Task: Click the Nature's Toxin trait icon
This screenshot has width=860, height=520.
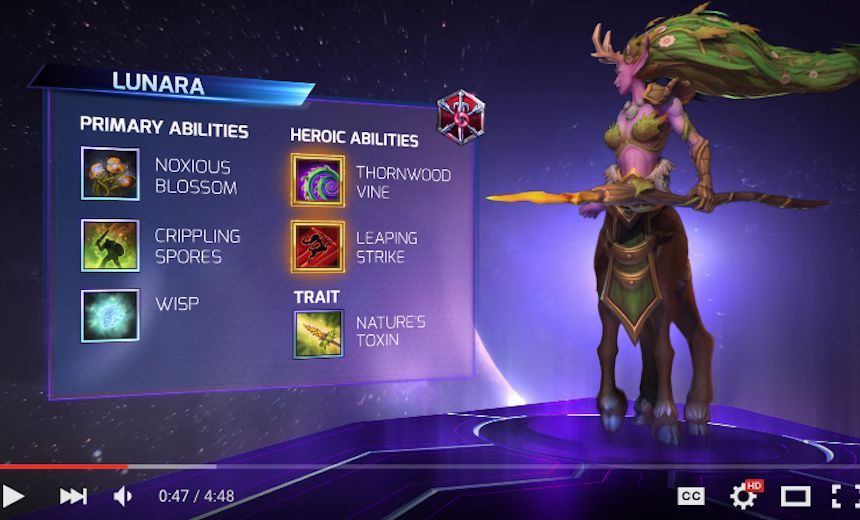Action: [318, 332]
